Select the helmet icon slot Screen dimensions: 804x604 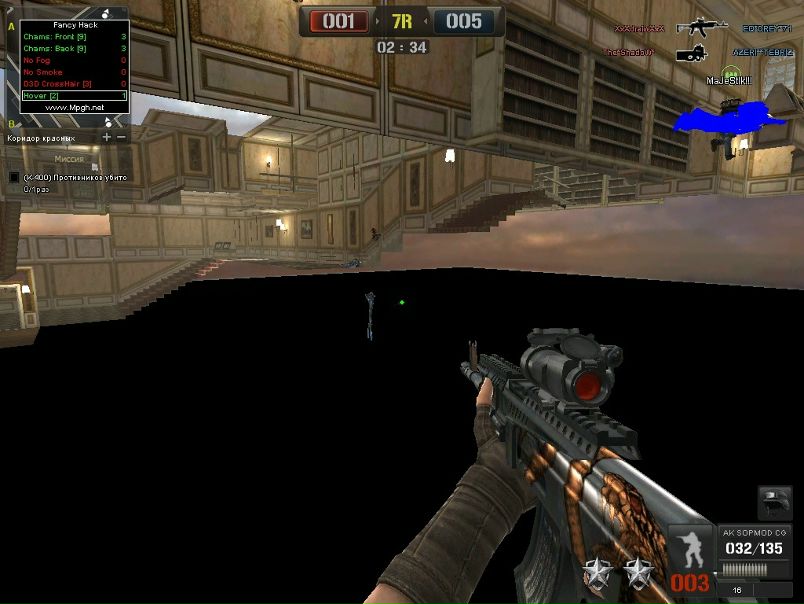(775, 504)
